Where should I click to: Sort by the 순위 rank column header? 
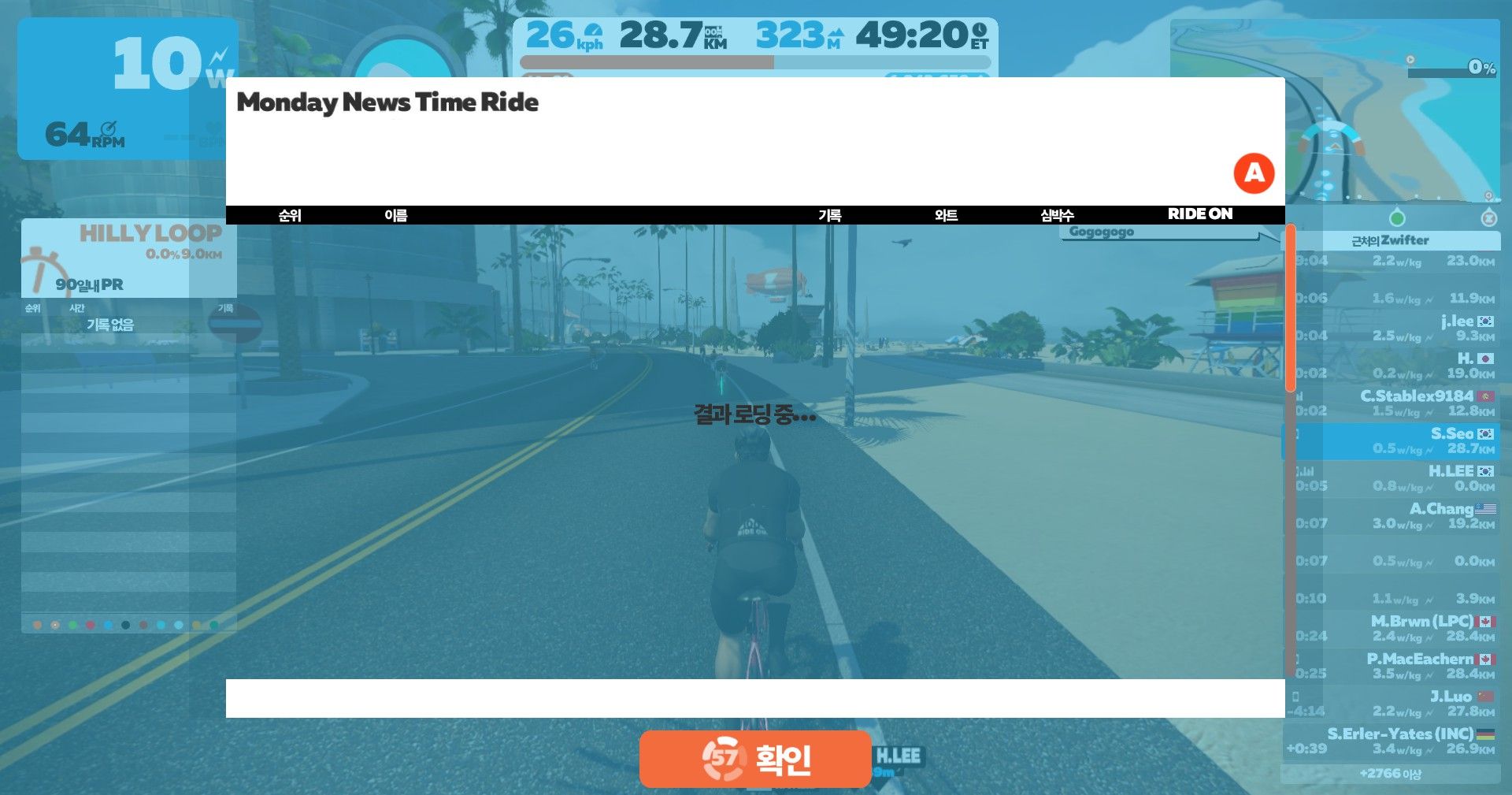coord(290,215)
